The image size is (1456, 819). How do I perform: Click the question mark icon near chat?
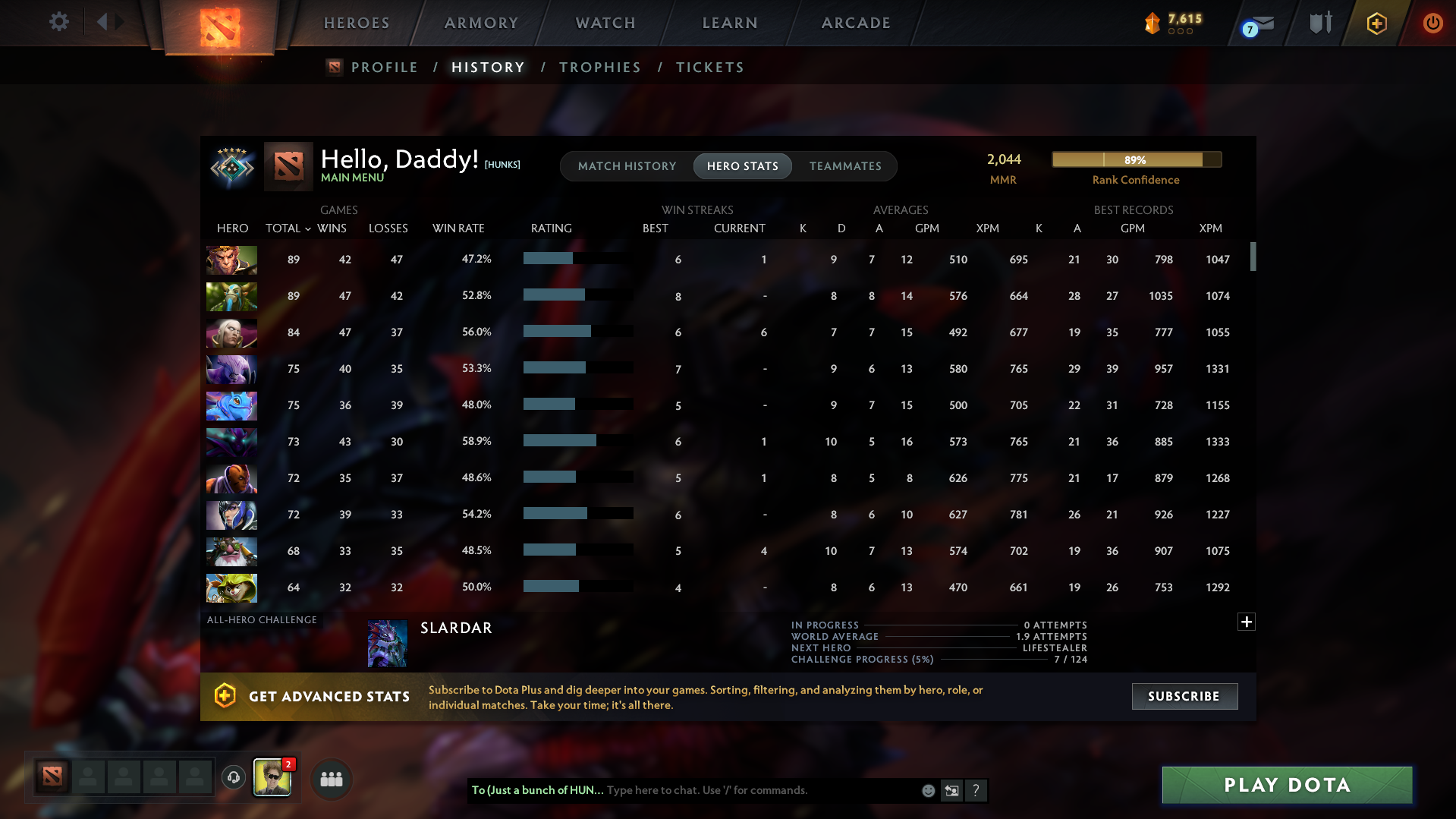click(976, 790)
